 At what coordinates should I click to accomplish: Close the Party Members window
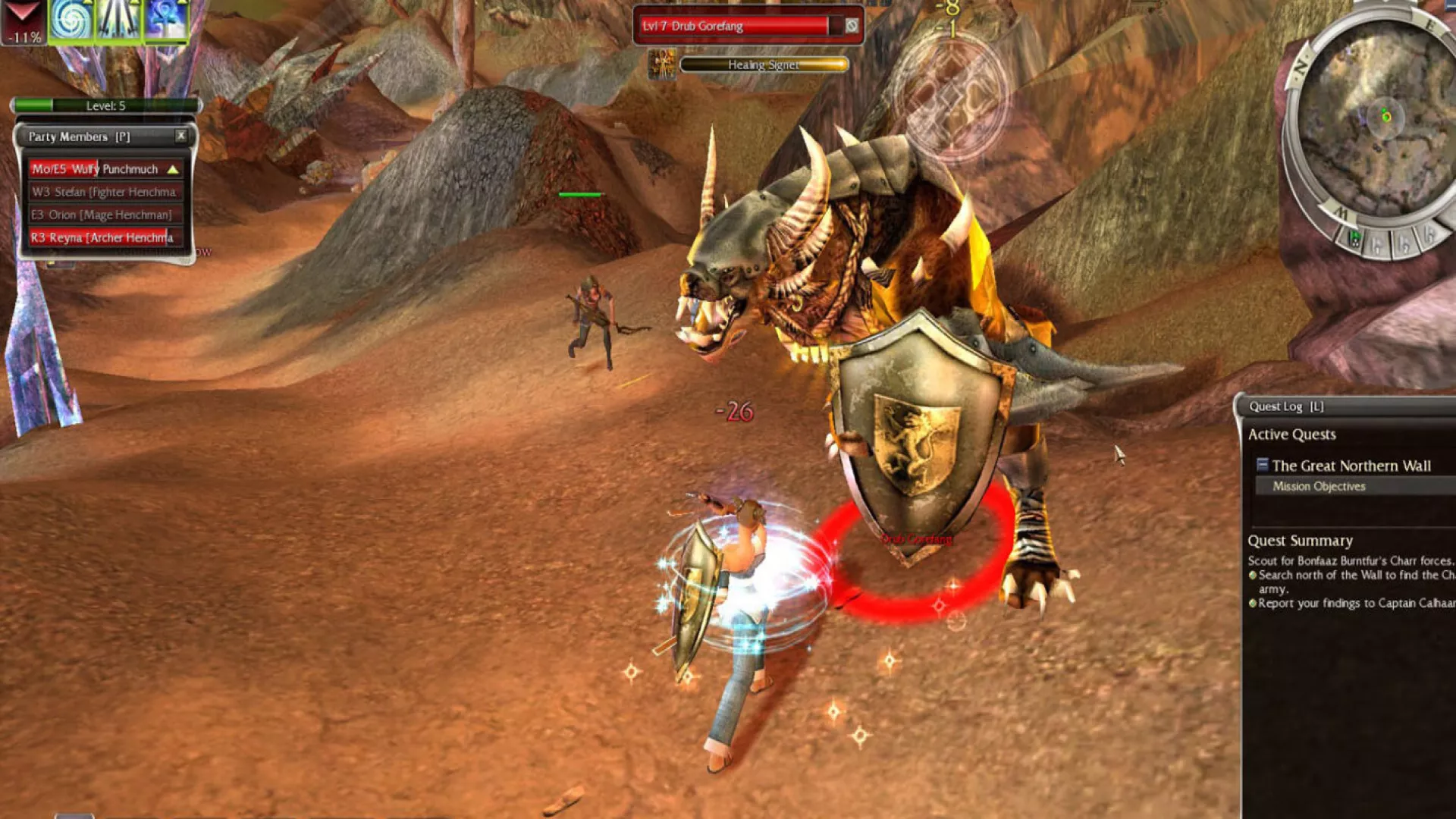click(180, 136)
